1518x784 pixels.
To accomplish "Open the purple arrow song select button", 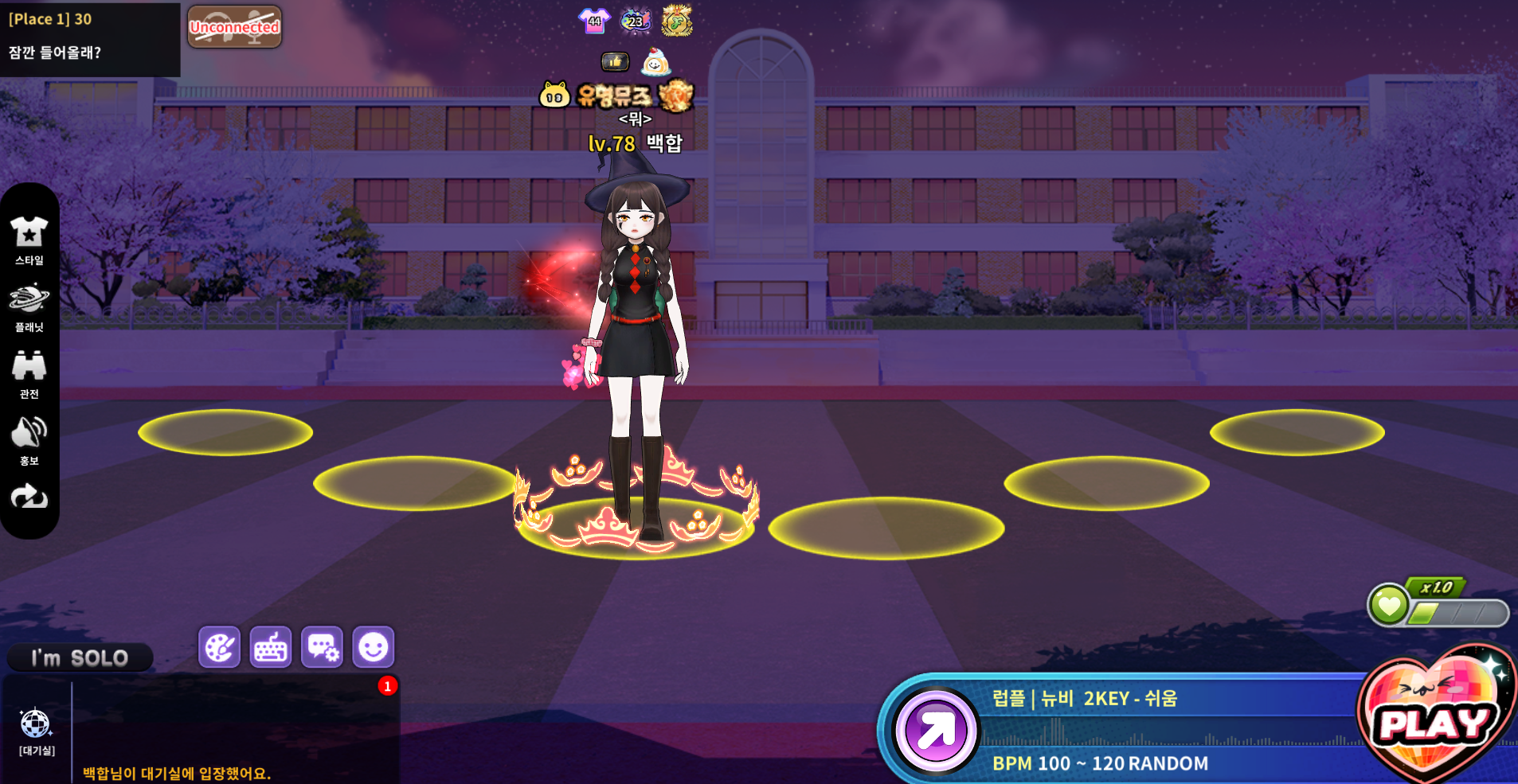I will point(936,731).
